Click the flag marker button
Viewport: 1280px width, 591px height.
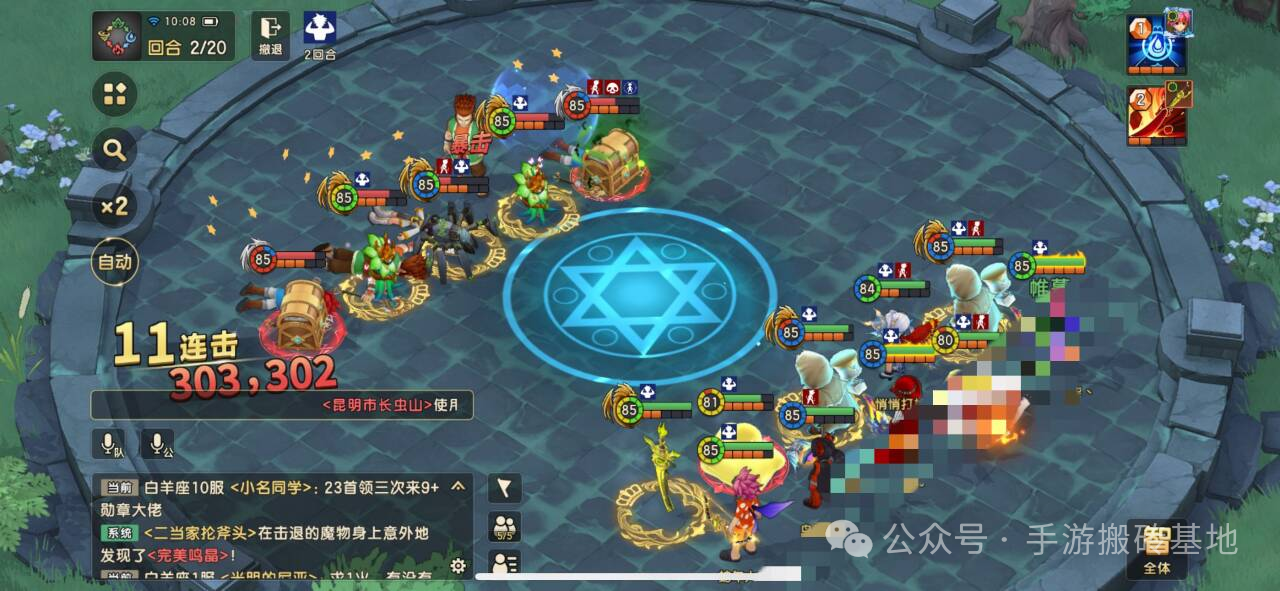point(505,488)
